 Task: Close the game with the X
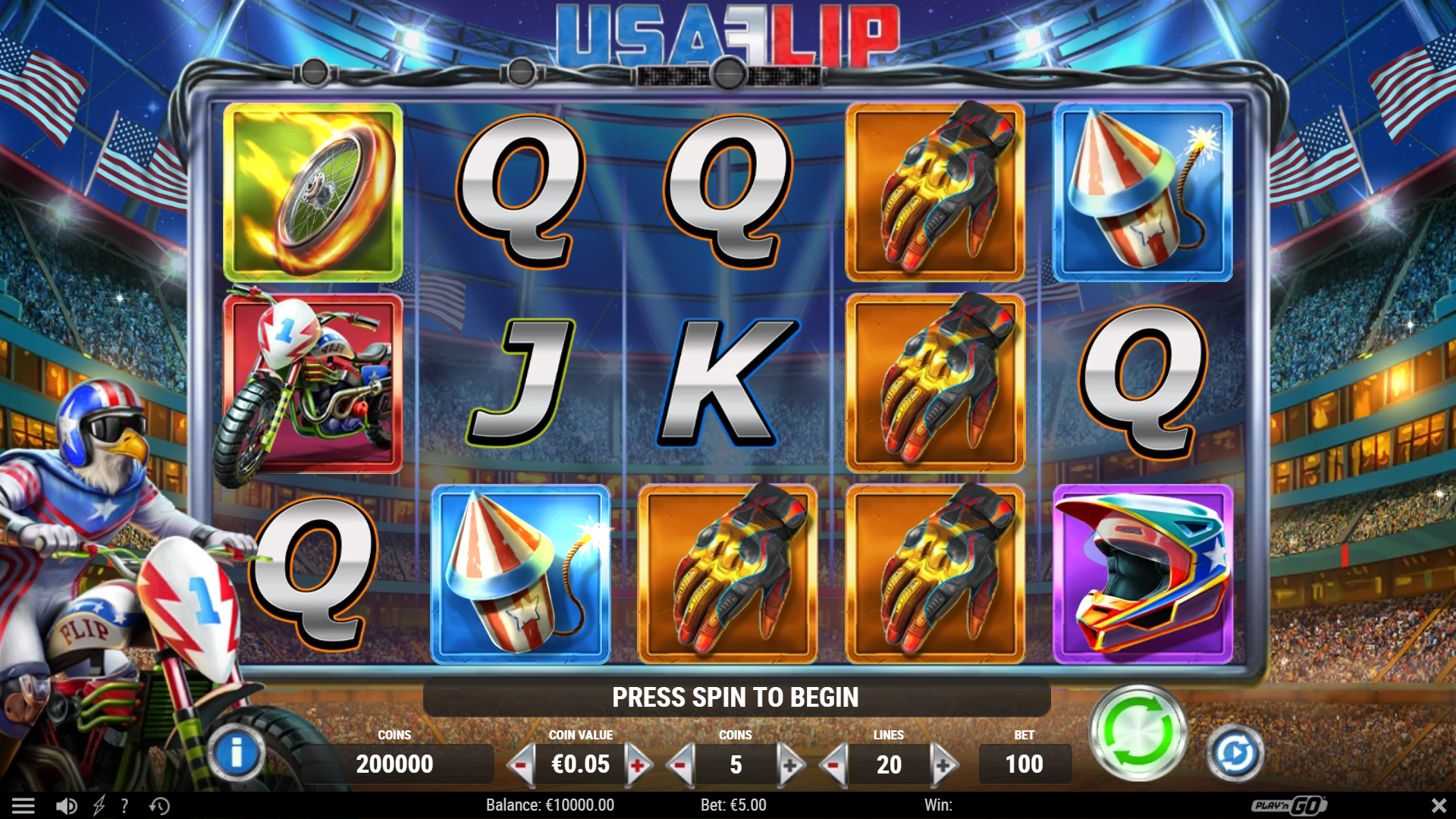point(1439,805)
